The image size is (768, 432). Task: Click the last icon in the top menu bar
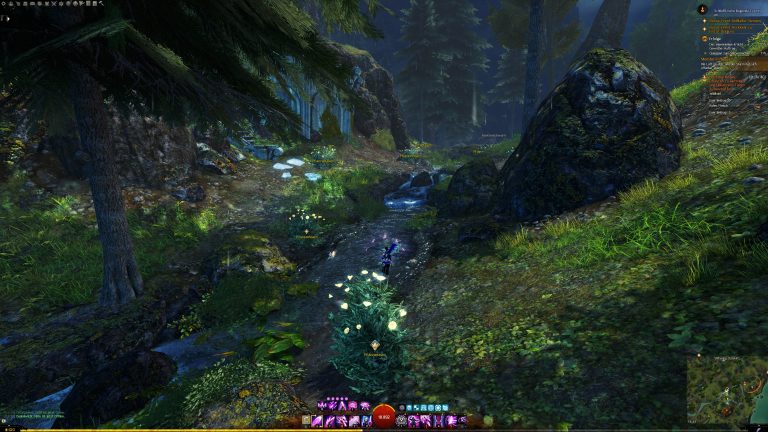pyautogui.click(x=101, y=4)
